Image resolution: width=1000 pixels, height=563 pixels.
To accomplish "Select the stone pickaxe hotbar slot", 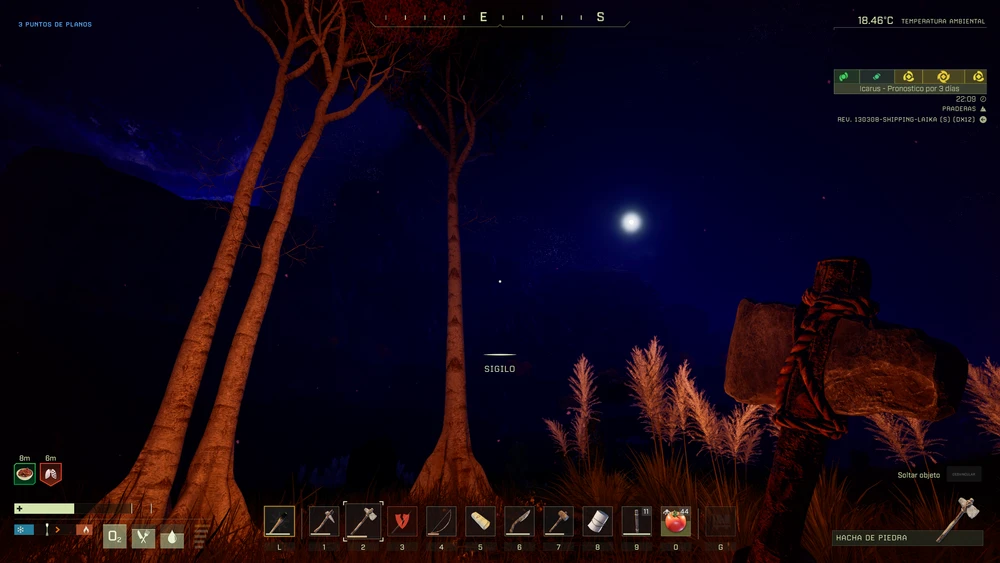I will [x=324, y=521].
